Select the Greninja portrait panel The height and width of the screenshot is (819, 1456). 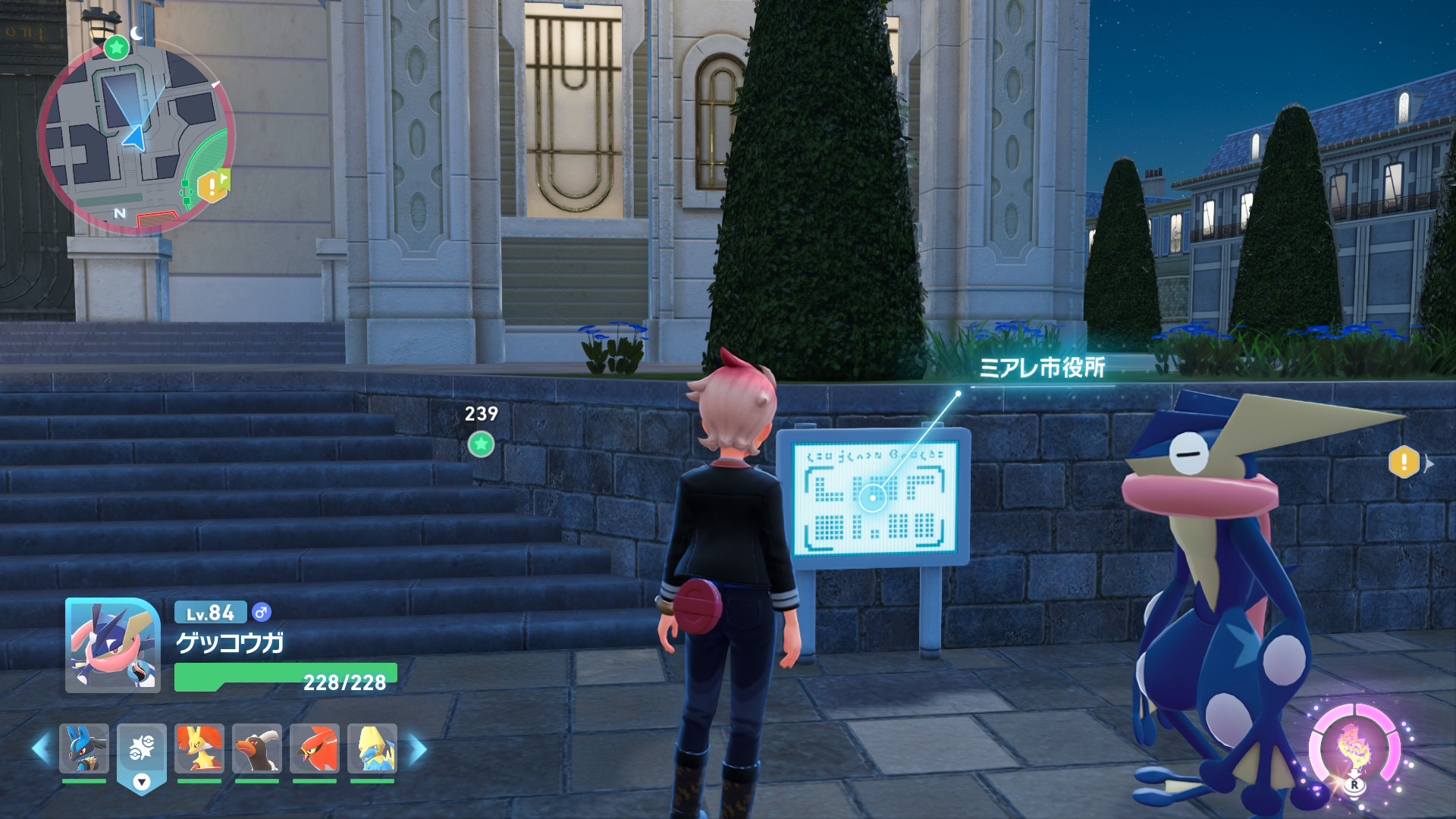[x=113, y=645]
